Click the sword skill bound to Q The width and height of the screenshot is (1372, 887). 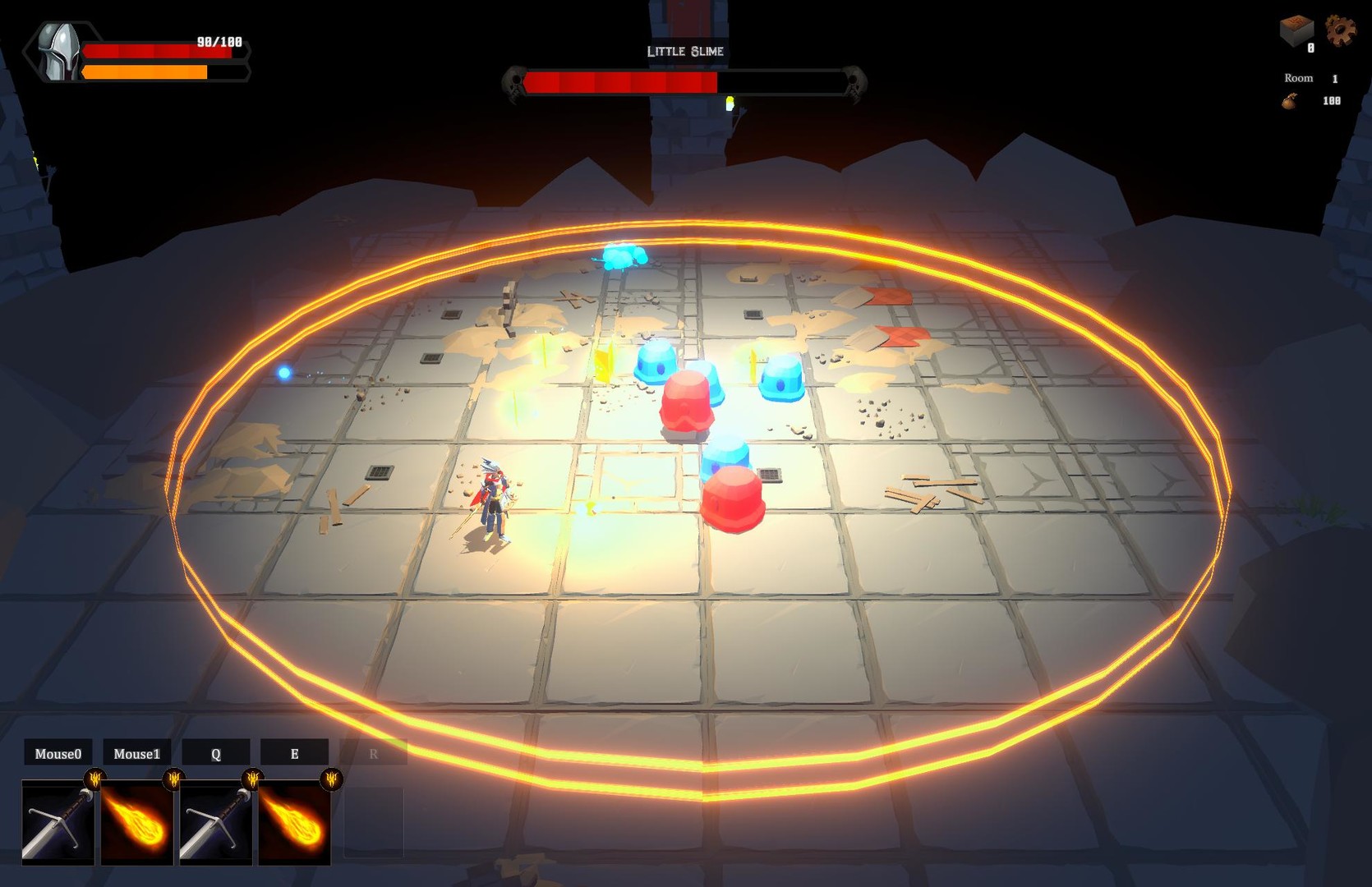coord(215,825)
